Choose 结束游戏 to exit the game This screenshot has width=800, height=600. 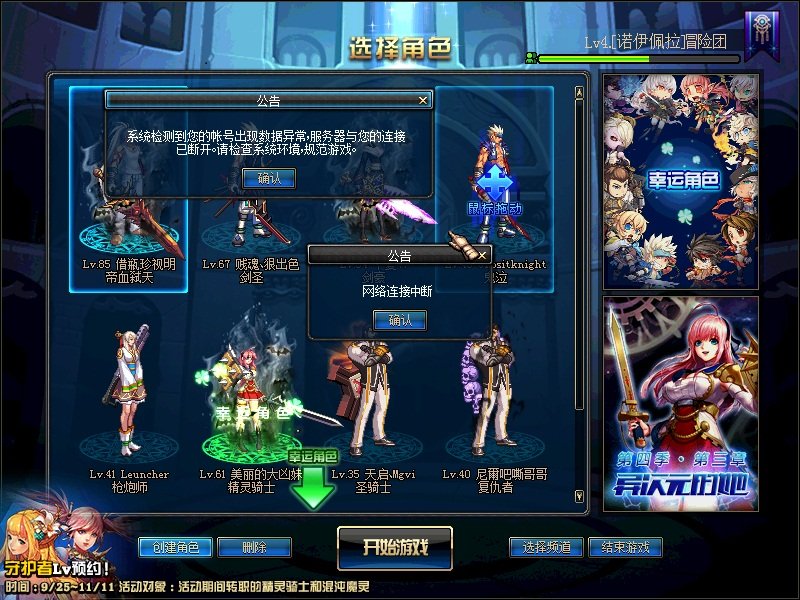click(x=625, y=547)
